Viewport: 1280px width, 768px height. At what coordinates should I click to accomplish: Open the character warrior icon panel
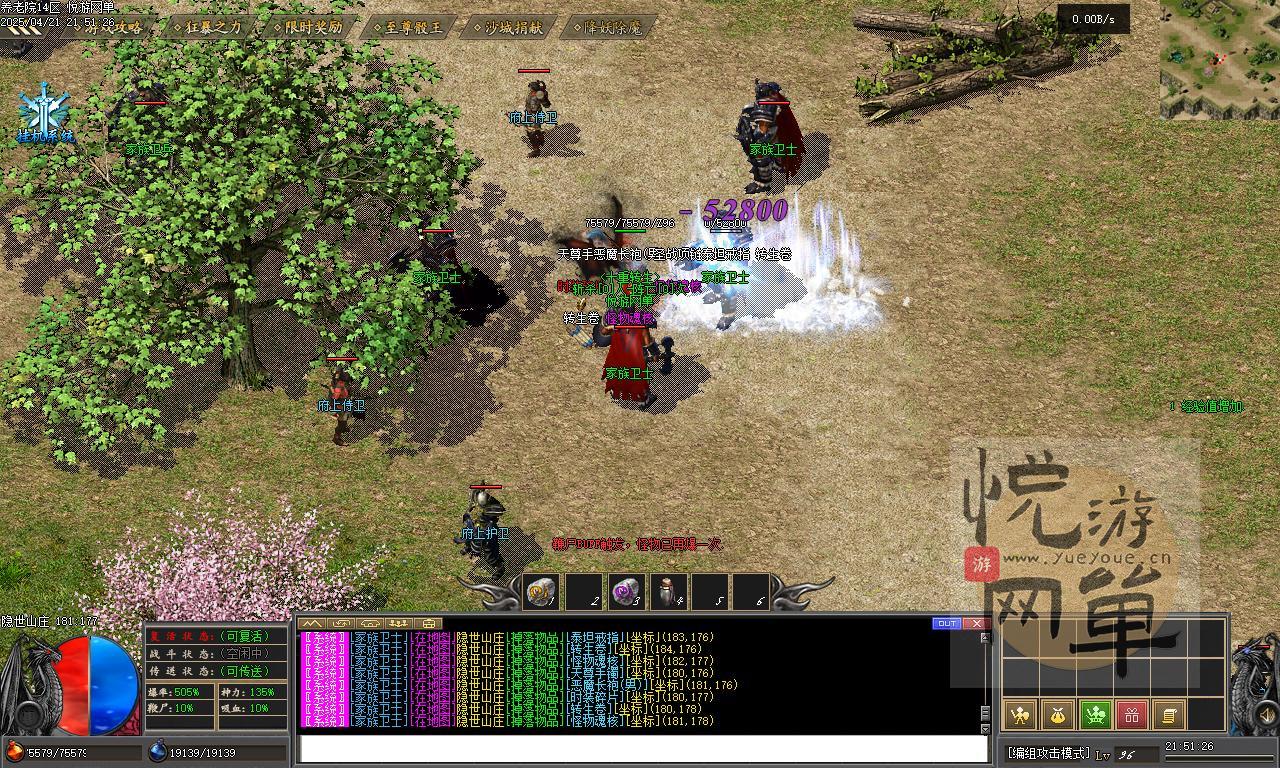pos(1019,714)
